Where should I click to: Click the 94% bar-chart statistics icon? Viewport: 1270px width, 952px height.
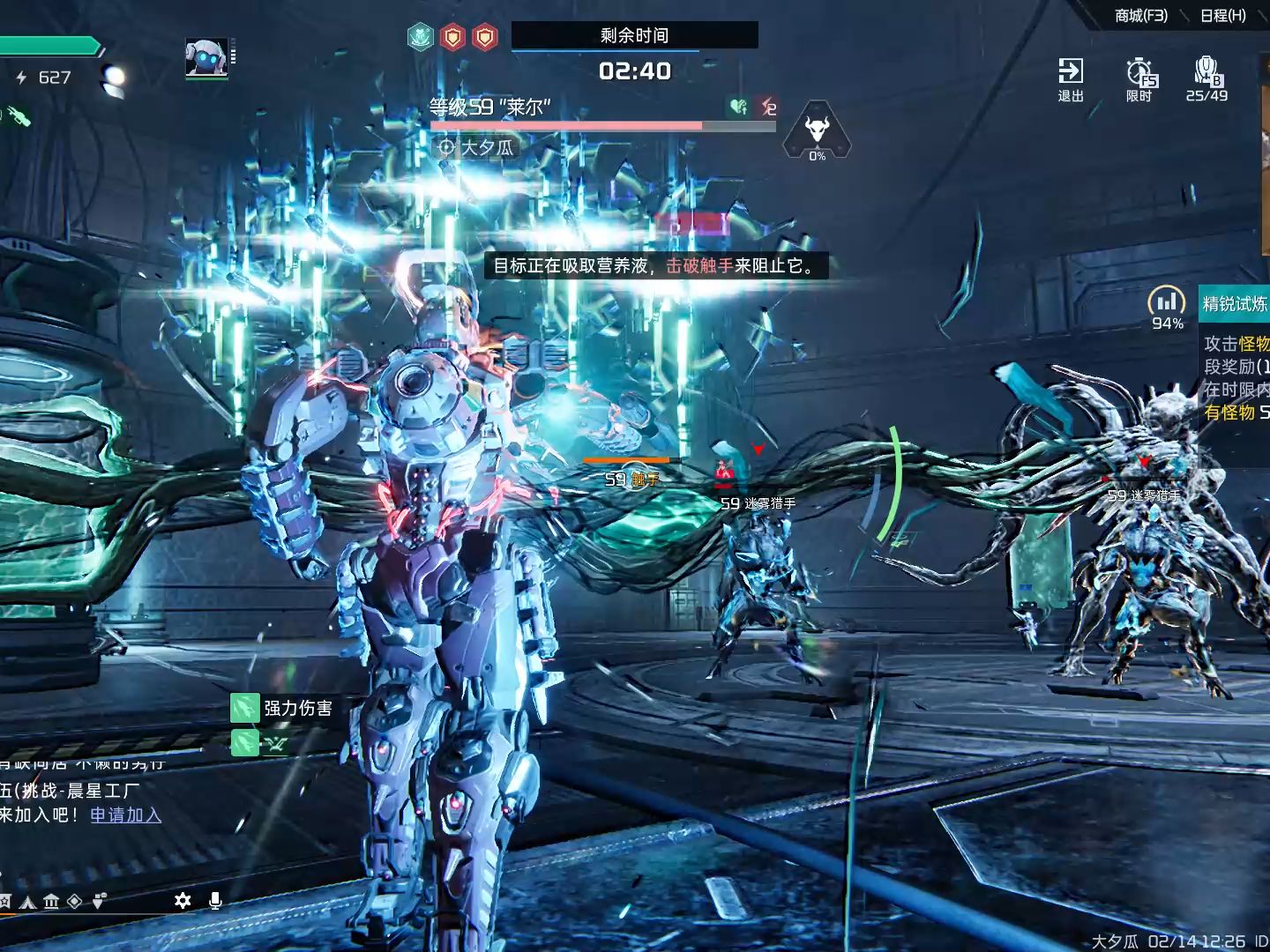[x=1166, y=302]
